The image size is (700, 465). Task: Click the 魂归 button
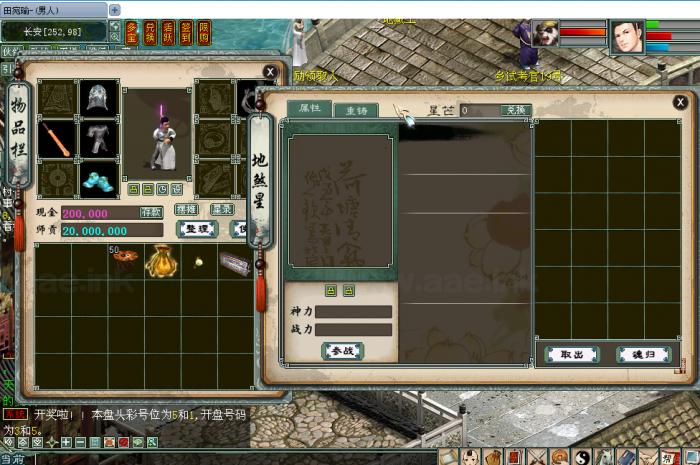point(643,354)
